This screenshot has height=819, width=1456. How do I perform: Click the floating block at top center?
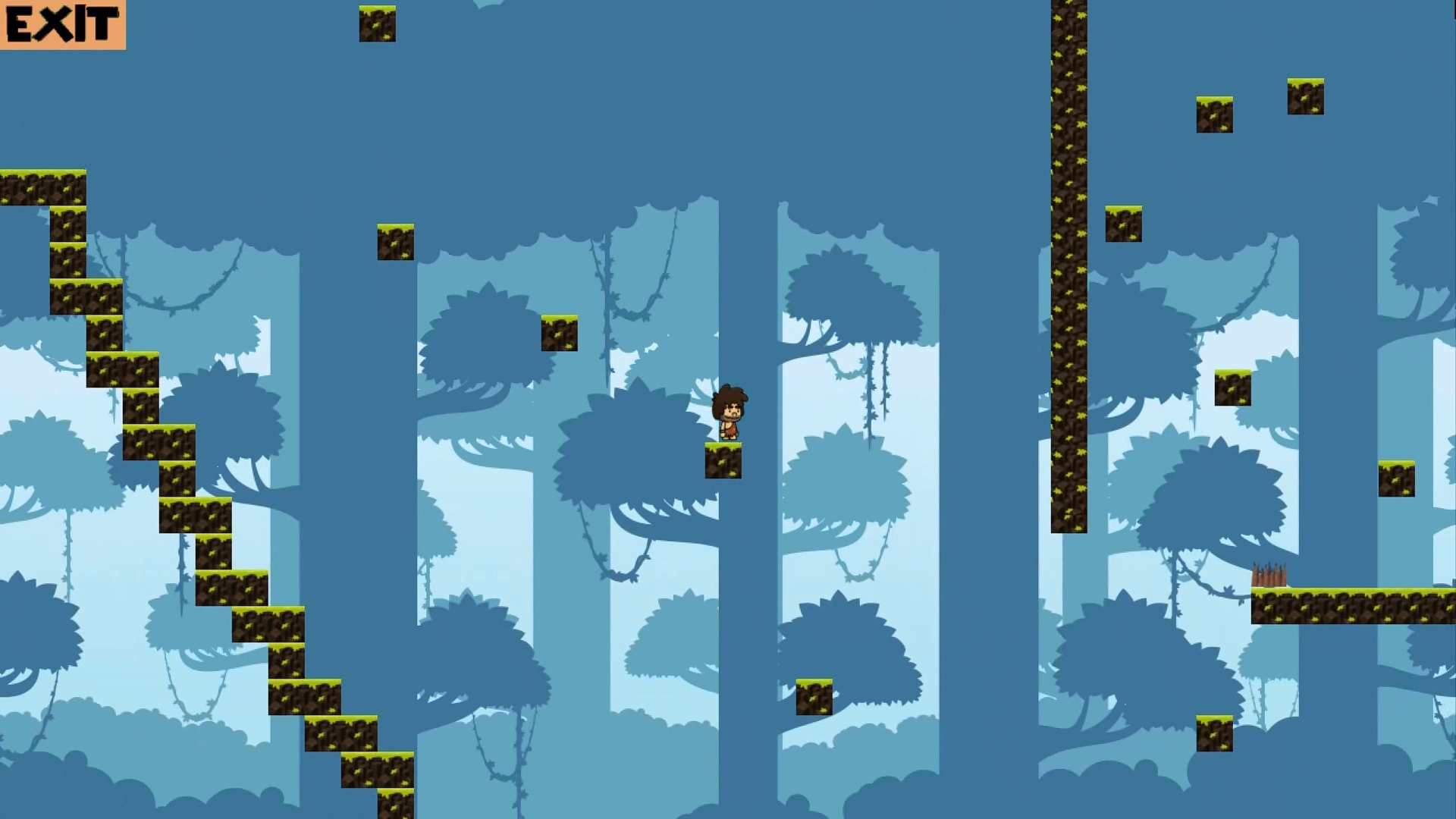point(377,23)
